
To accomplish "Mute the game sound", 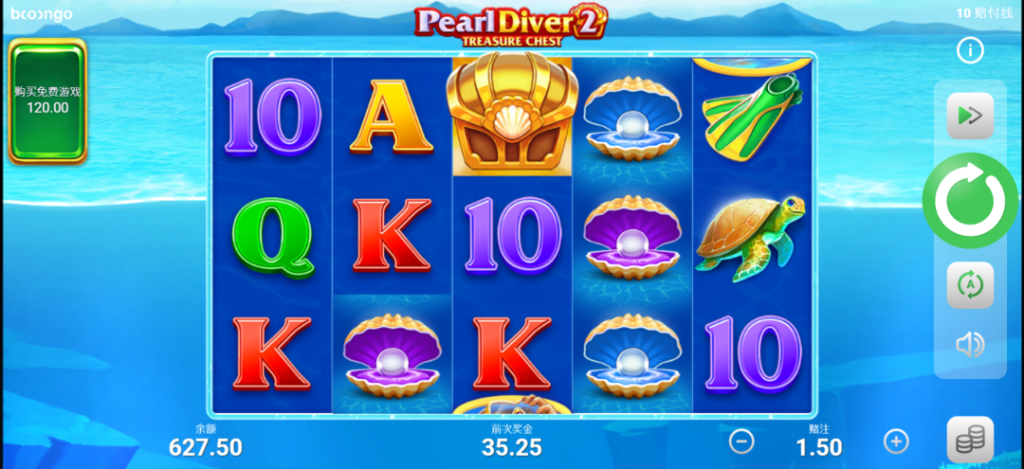I will [x=969, y=346].
